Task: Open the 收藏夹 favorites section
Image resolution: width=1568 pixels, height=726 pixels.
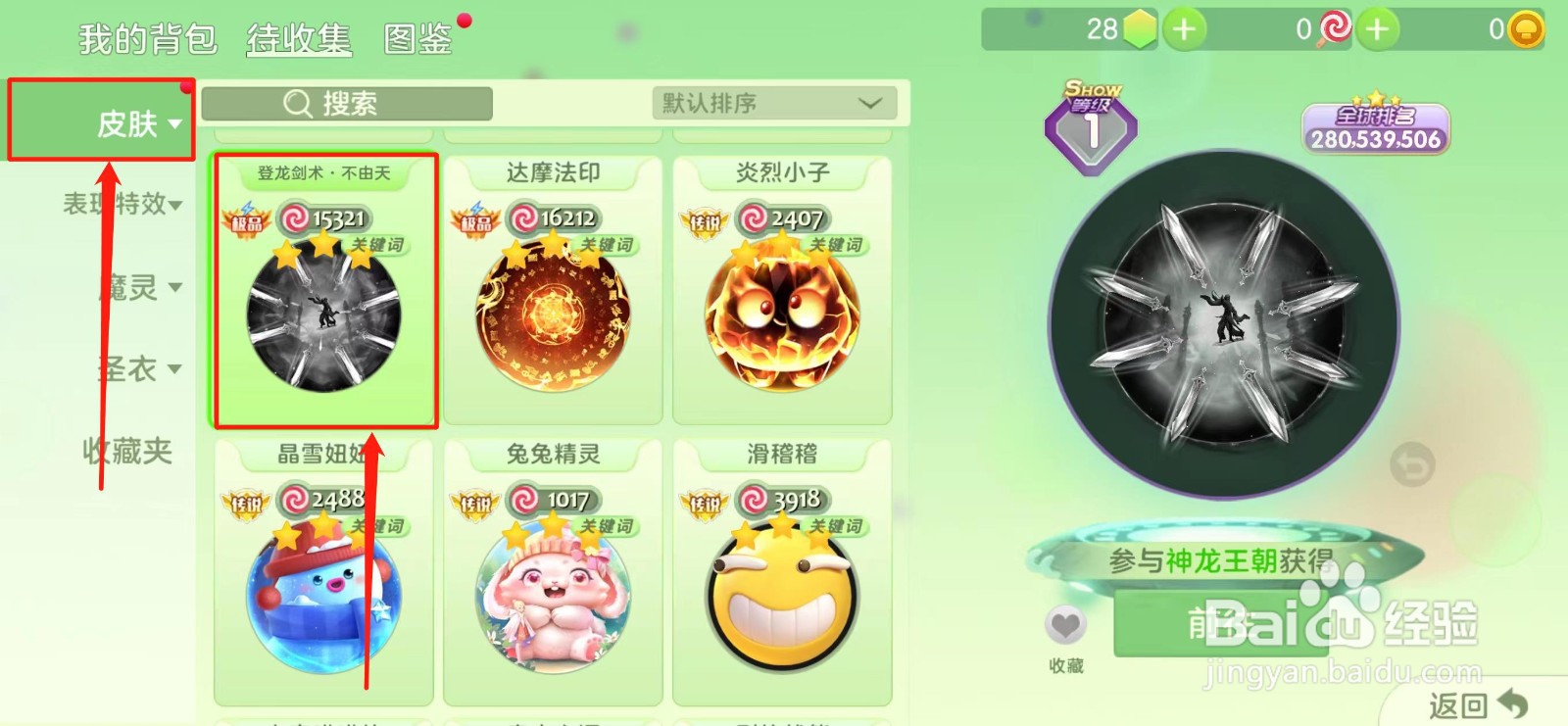Action: [125, 452]
